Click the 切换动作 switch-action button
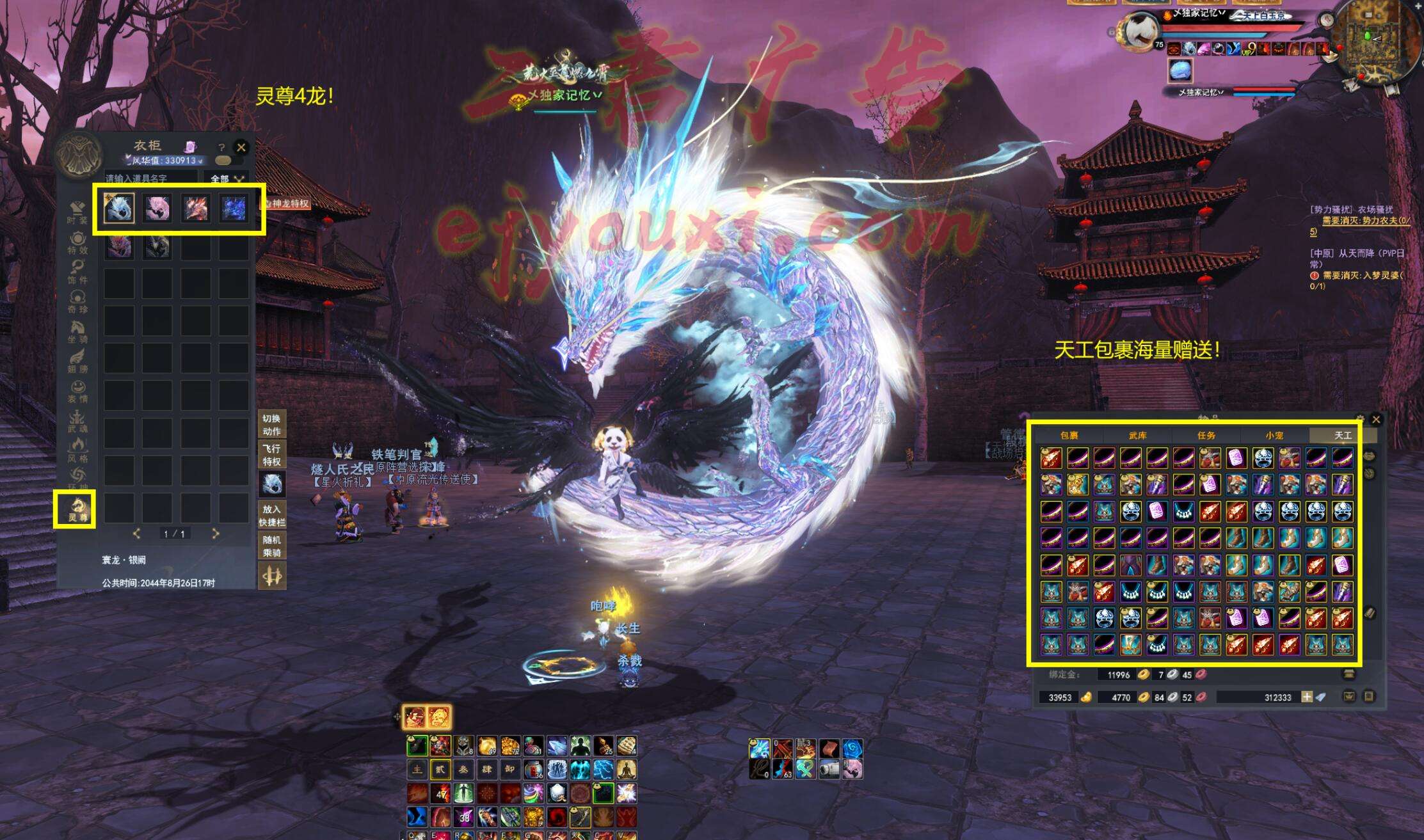 271,425
